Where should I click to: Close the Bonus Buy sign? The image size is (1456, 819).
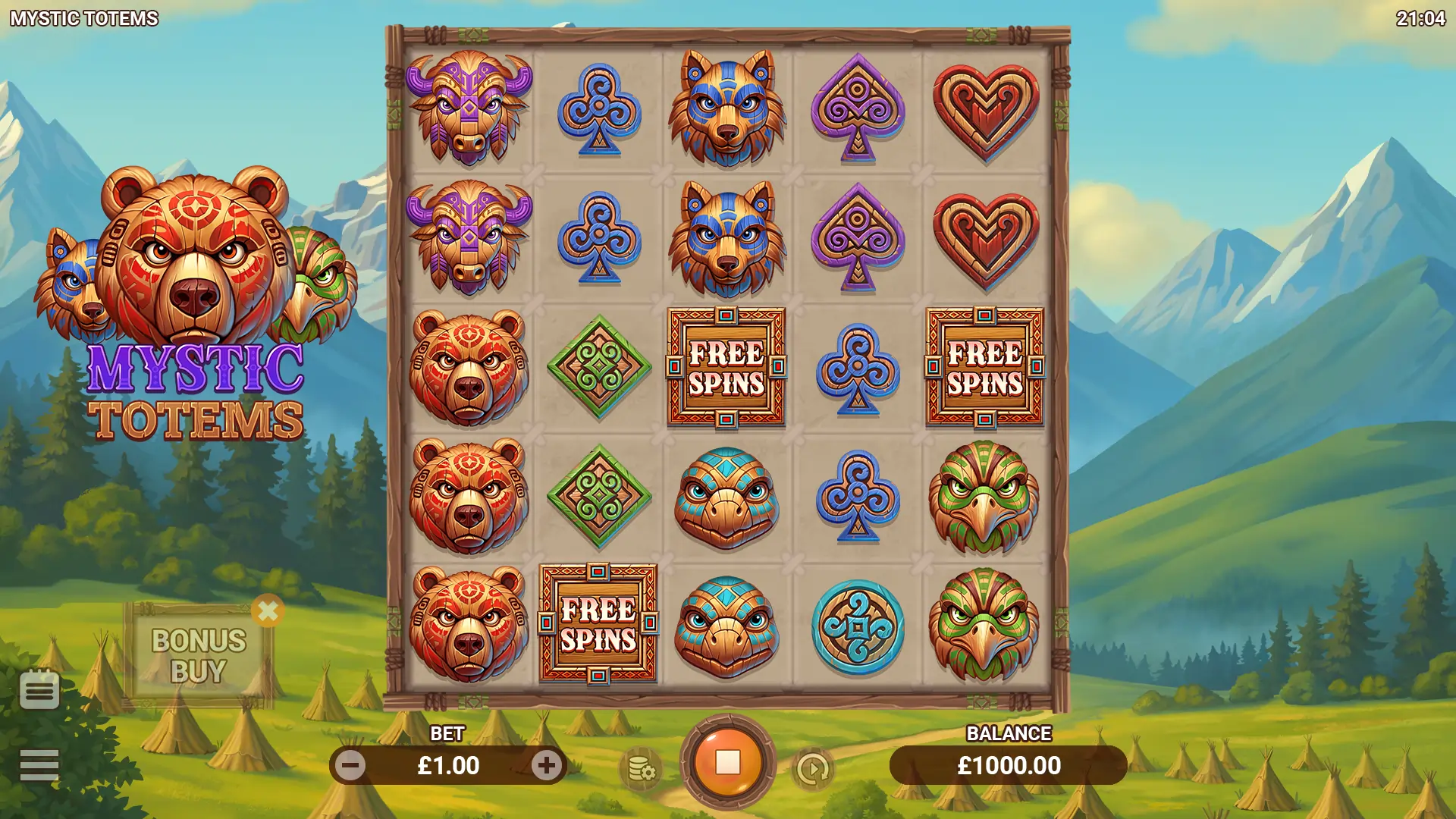268,610
